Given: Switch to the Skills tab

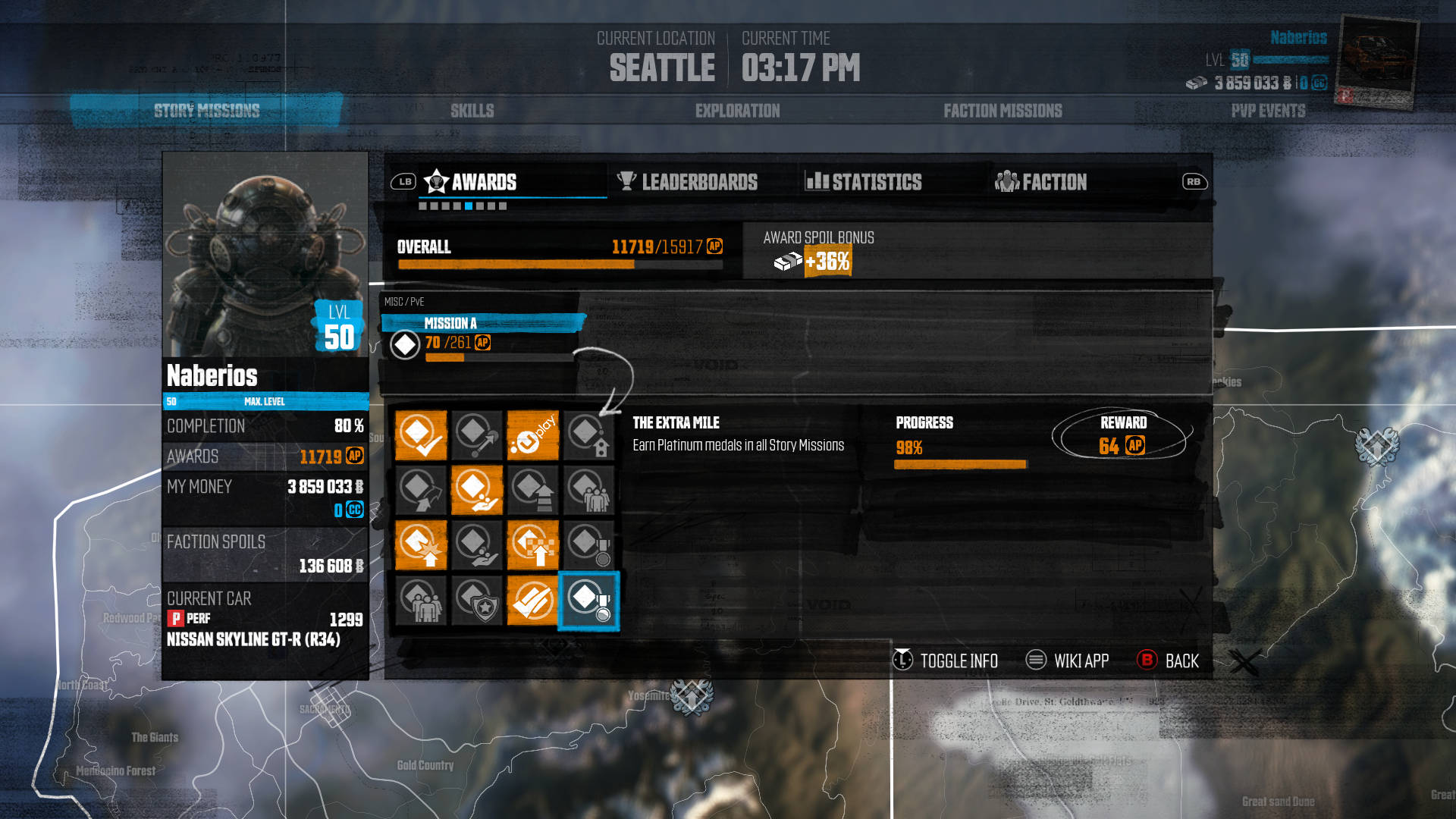Looking at the screenshot, I should pos(472,111).
